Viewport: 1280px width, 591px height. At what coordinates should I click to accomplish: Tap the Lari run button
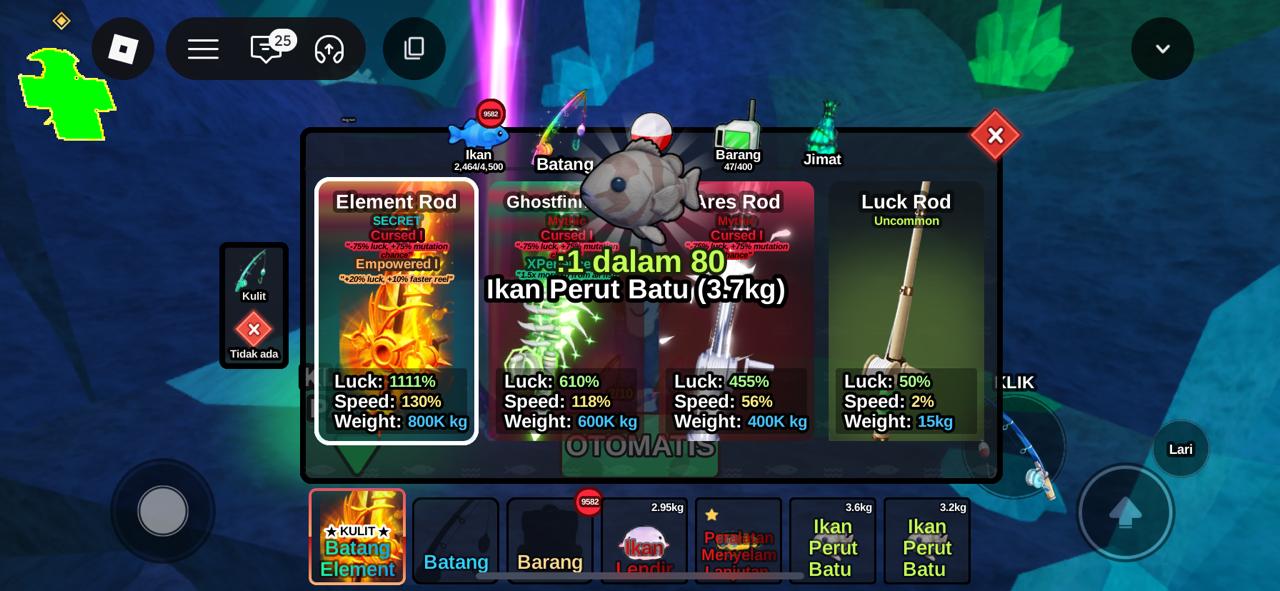pyautogui.click(x=1181, y=449)
